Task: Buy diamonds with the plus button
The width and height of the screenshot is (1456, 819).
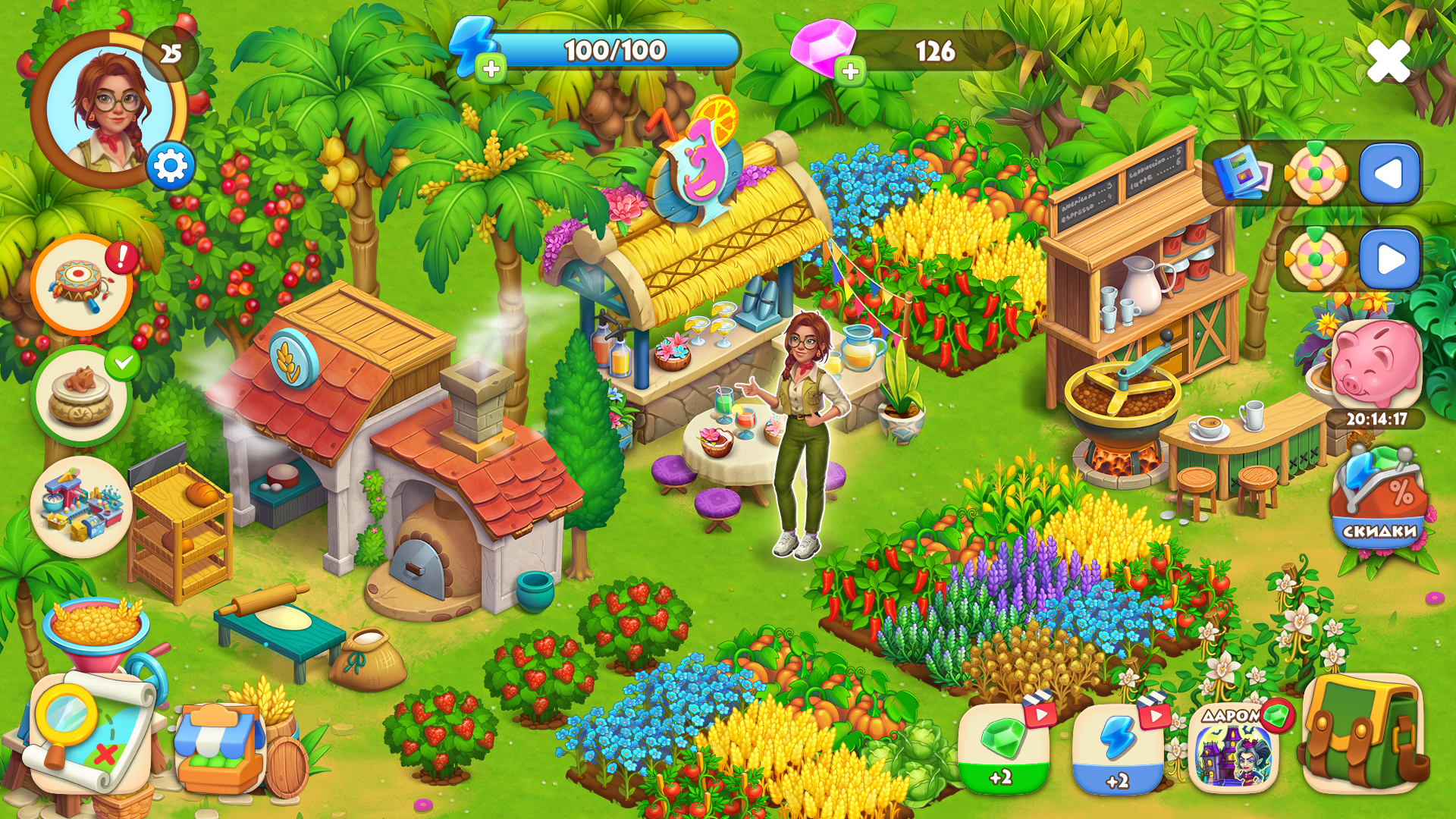Action: [x=851, y=70]
